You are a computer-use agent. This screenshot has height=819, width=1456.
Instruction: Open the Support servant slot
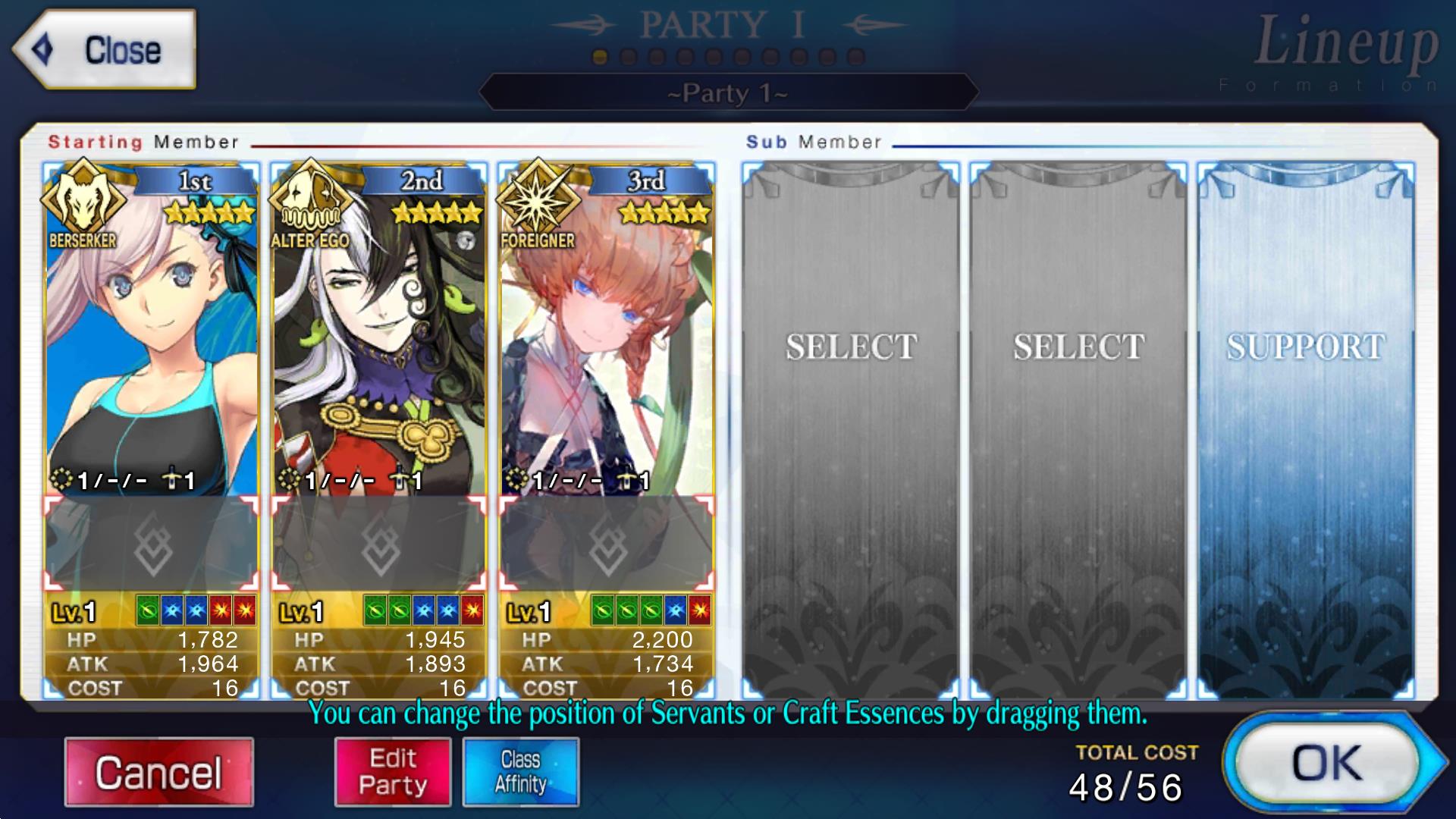point(1305,425)
